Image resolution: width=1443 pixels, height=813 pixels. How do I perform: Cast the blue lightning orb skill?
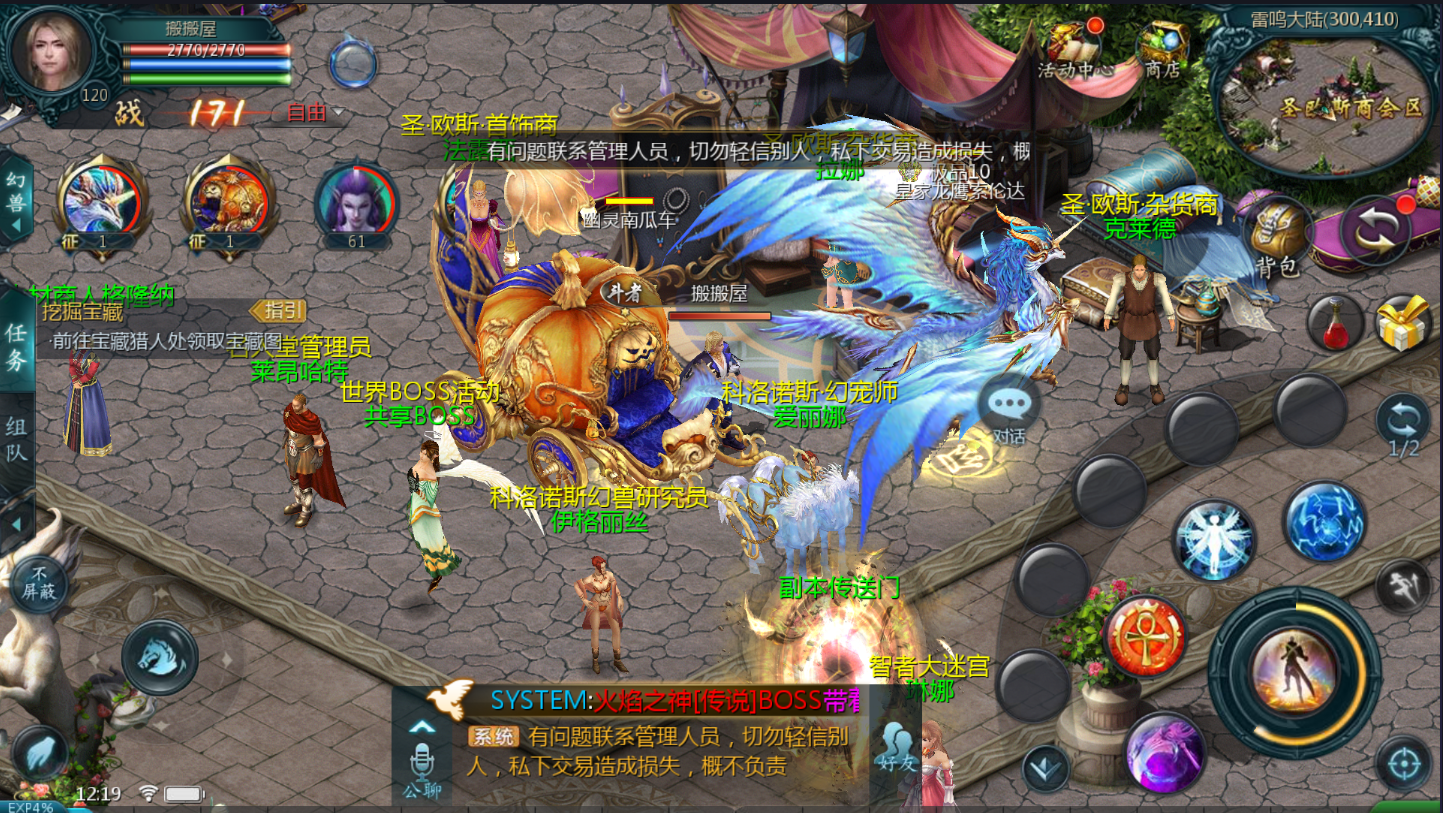[1324, 521]
